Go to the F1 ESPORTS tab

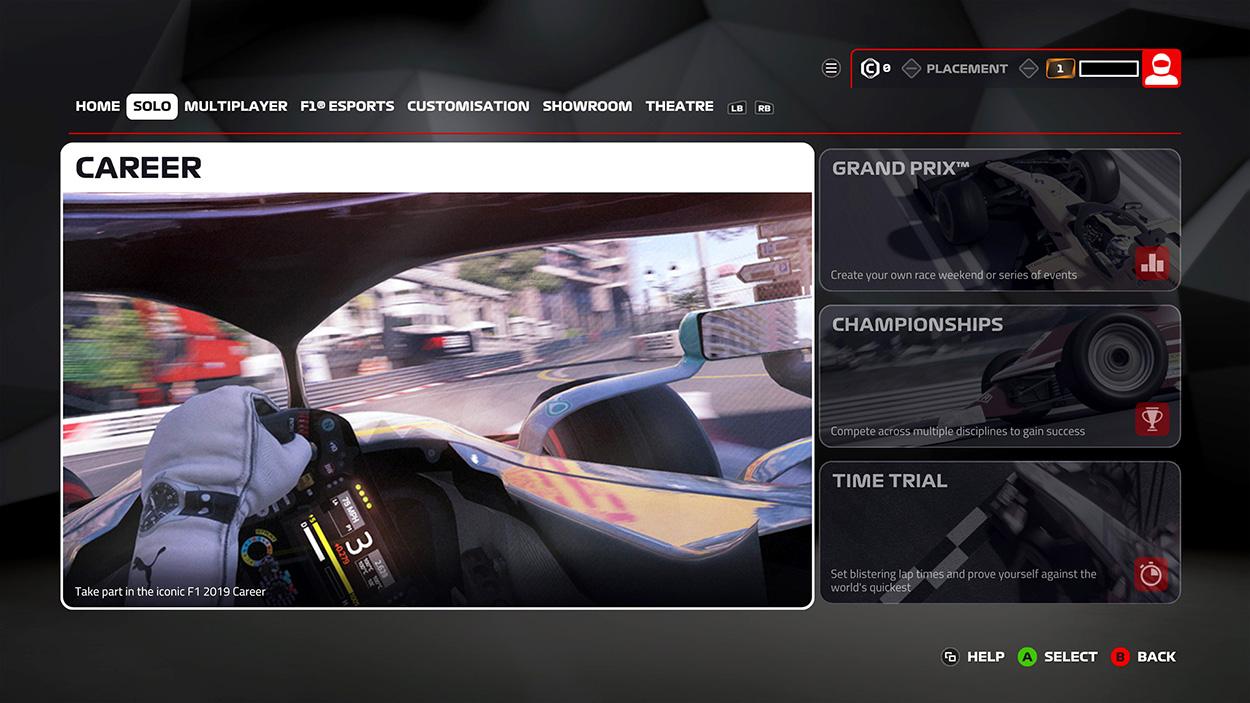point(347,106)
